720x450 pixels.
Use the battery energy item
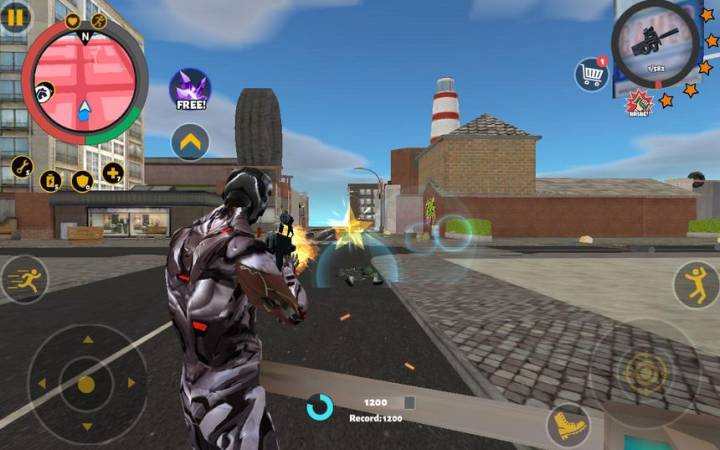[x=51, y=180]
